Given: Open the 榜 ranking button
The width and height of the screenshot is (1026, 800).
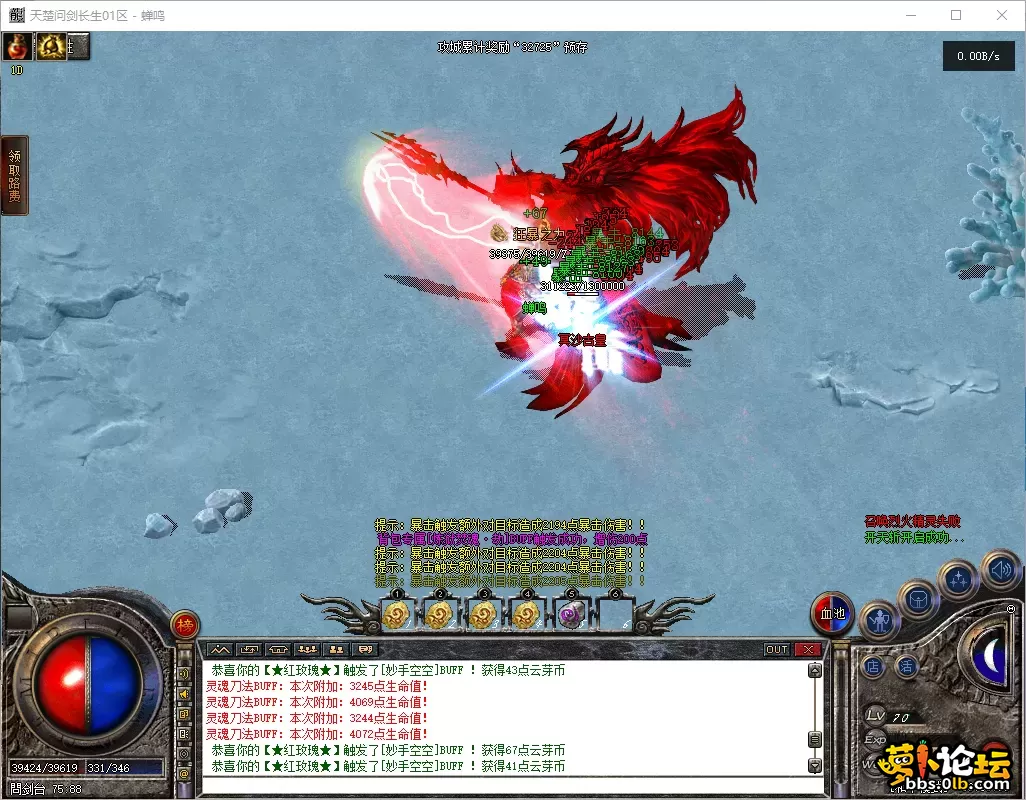Looking at the screenshot, I should pyautogui.click(x=184, y=625).
